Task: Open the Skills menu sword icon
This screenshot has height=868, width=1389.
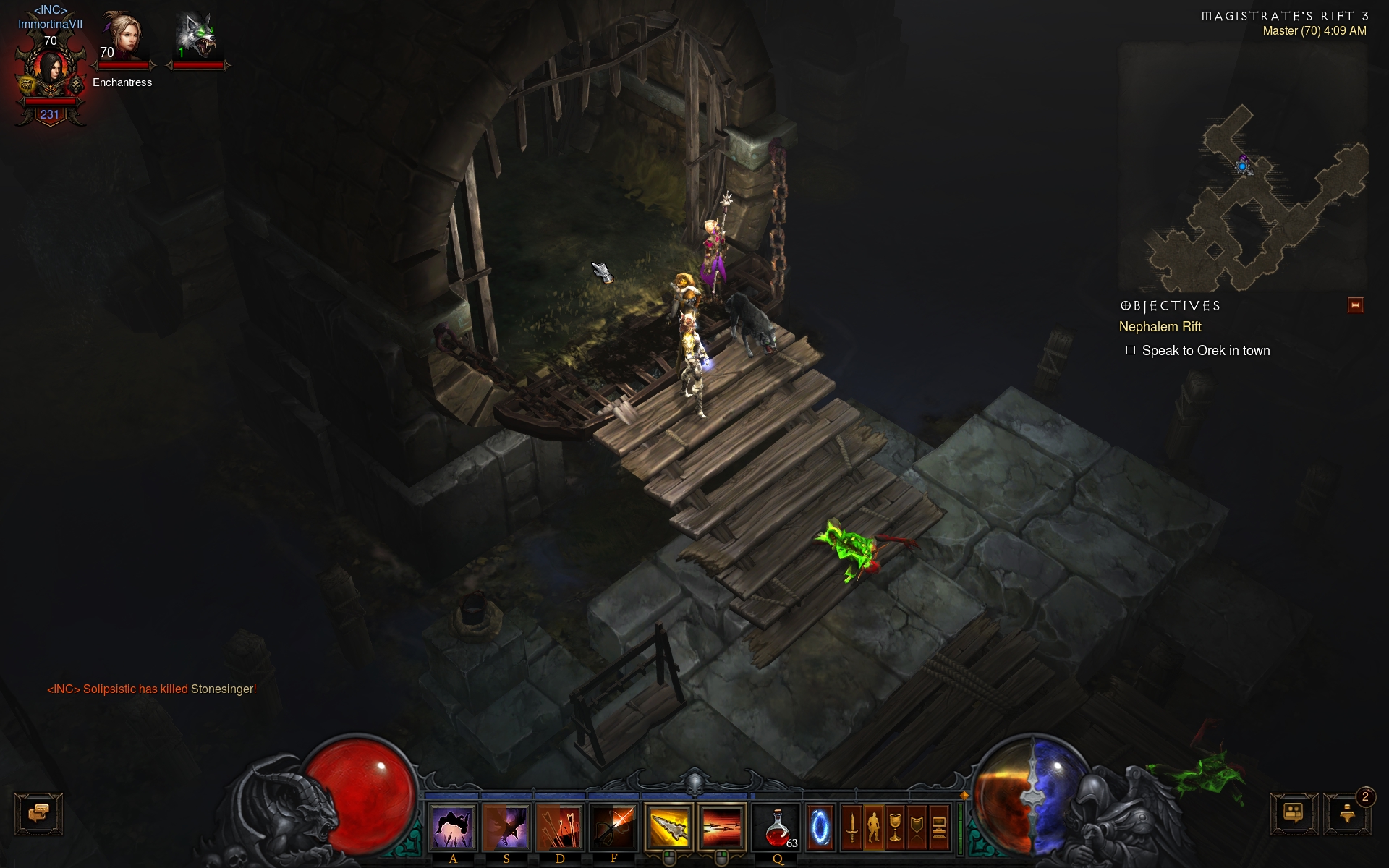Action: tap(851, 827)
